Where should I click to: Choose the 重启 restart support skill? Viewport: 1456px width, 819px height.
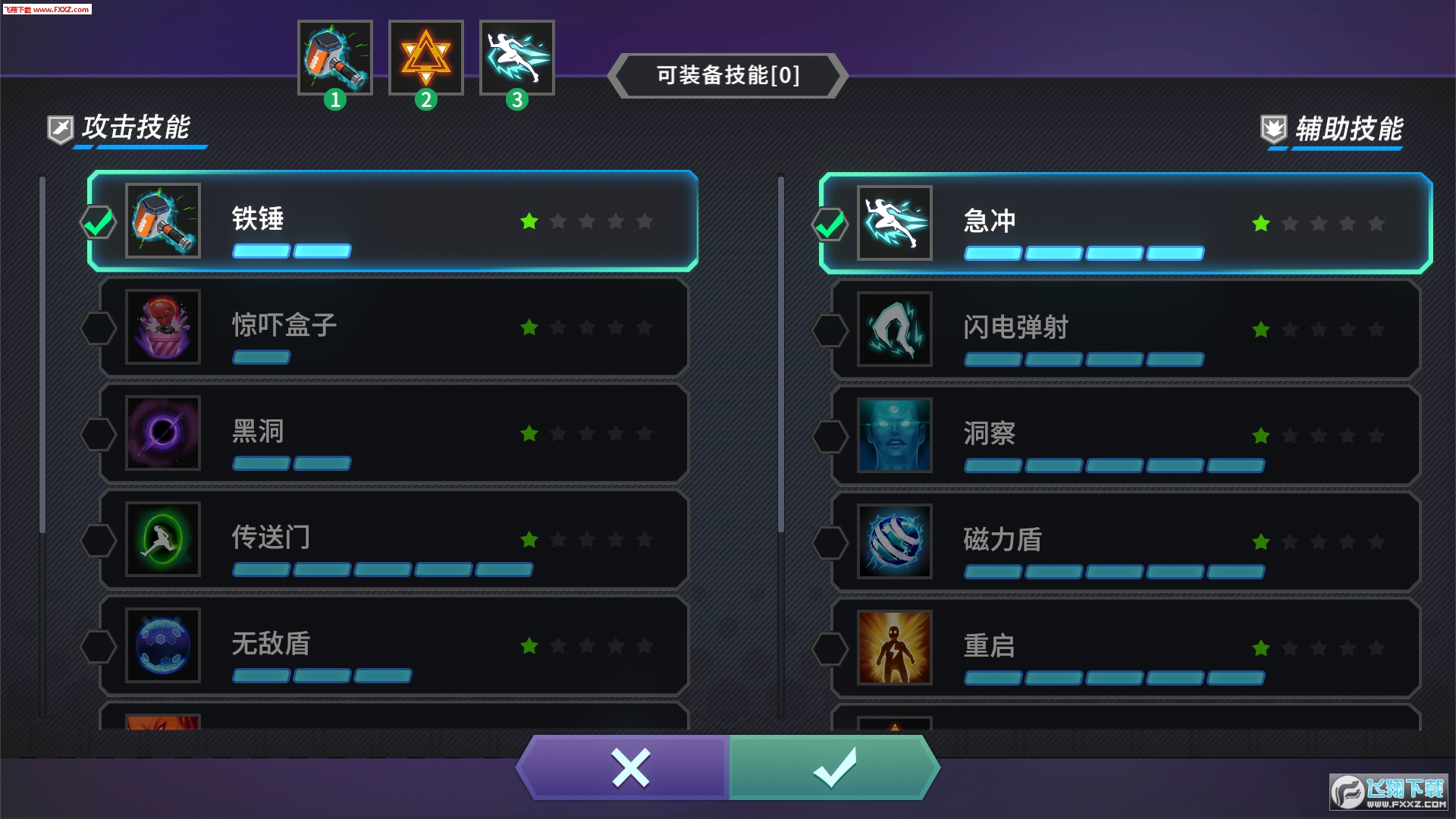pos(1125,648)
